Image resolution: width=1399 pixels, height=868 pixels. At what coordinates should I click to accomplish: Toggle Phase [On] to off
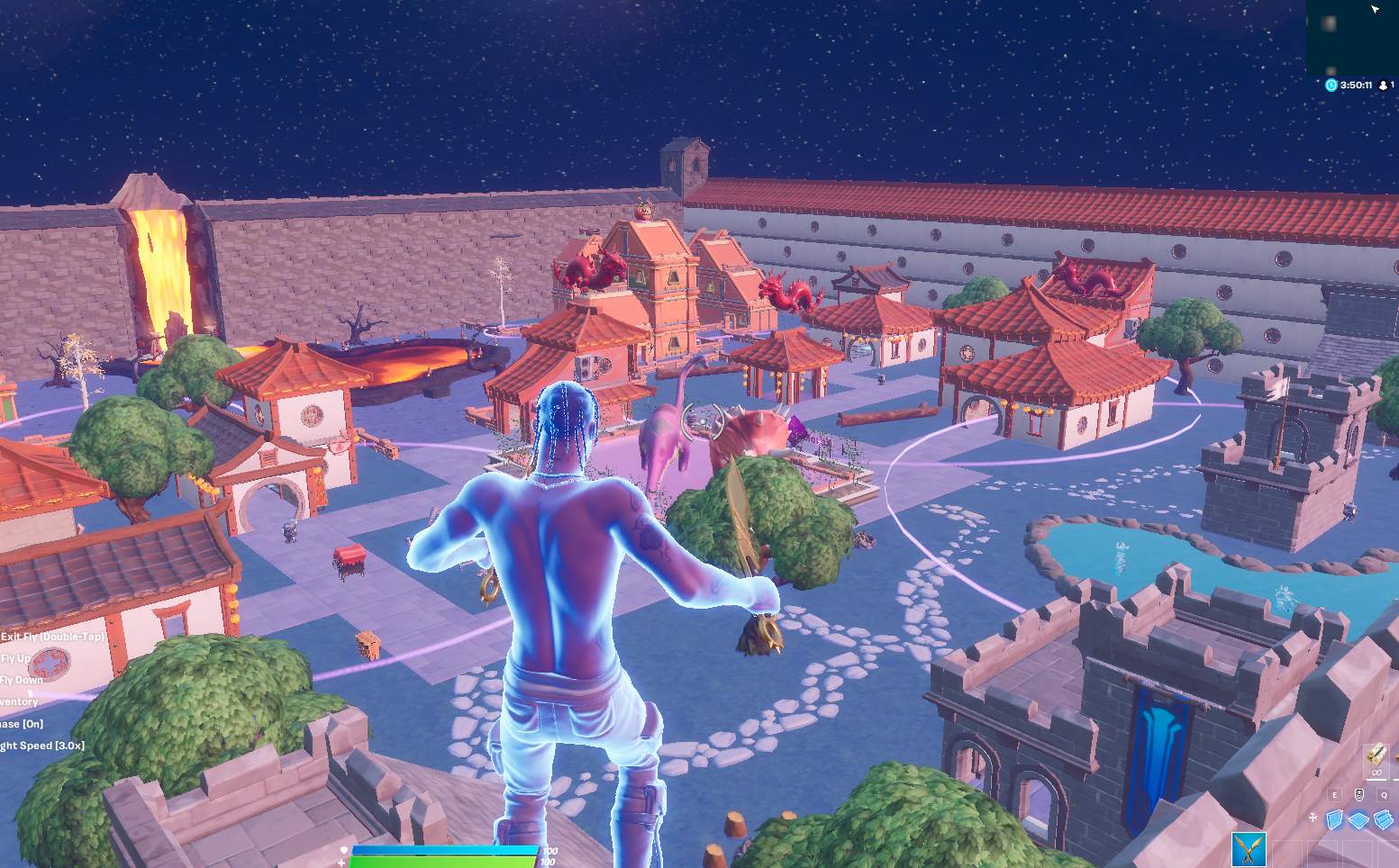23,723
